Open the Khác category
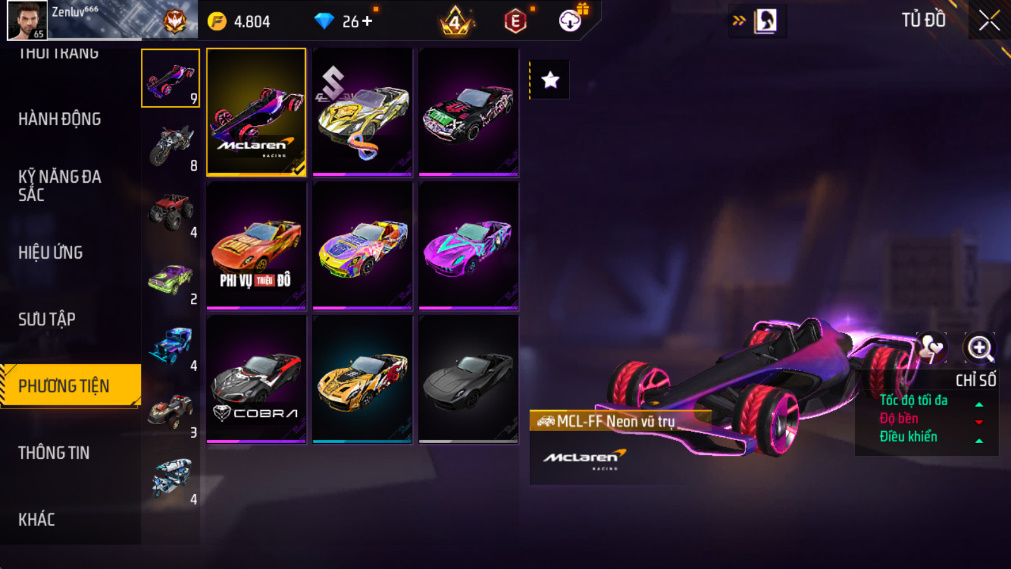1011x569 pixels. coord(37,519)
